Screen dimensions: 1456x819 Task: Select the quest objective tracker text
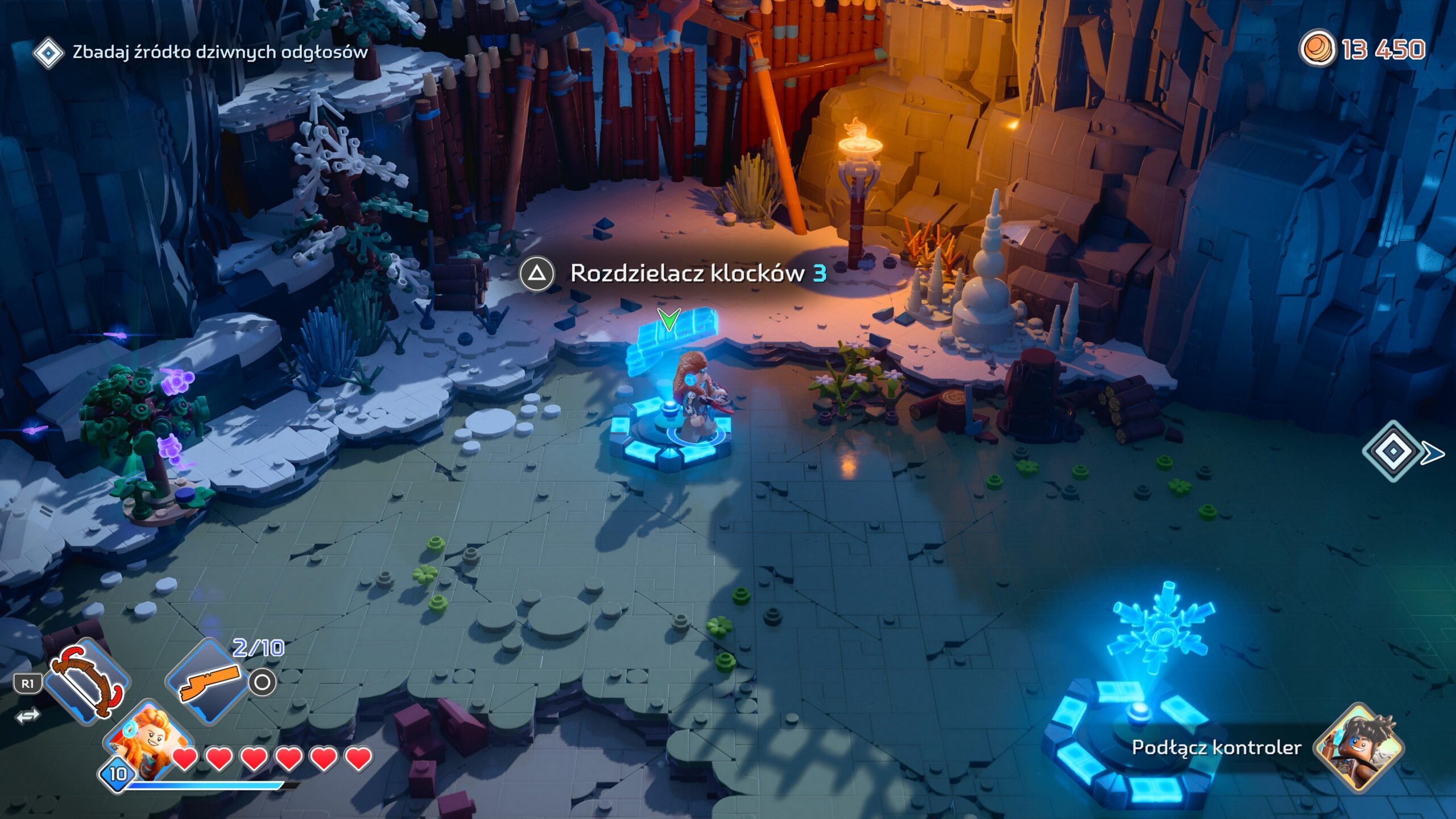click(x=220, y=52)
